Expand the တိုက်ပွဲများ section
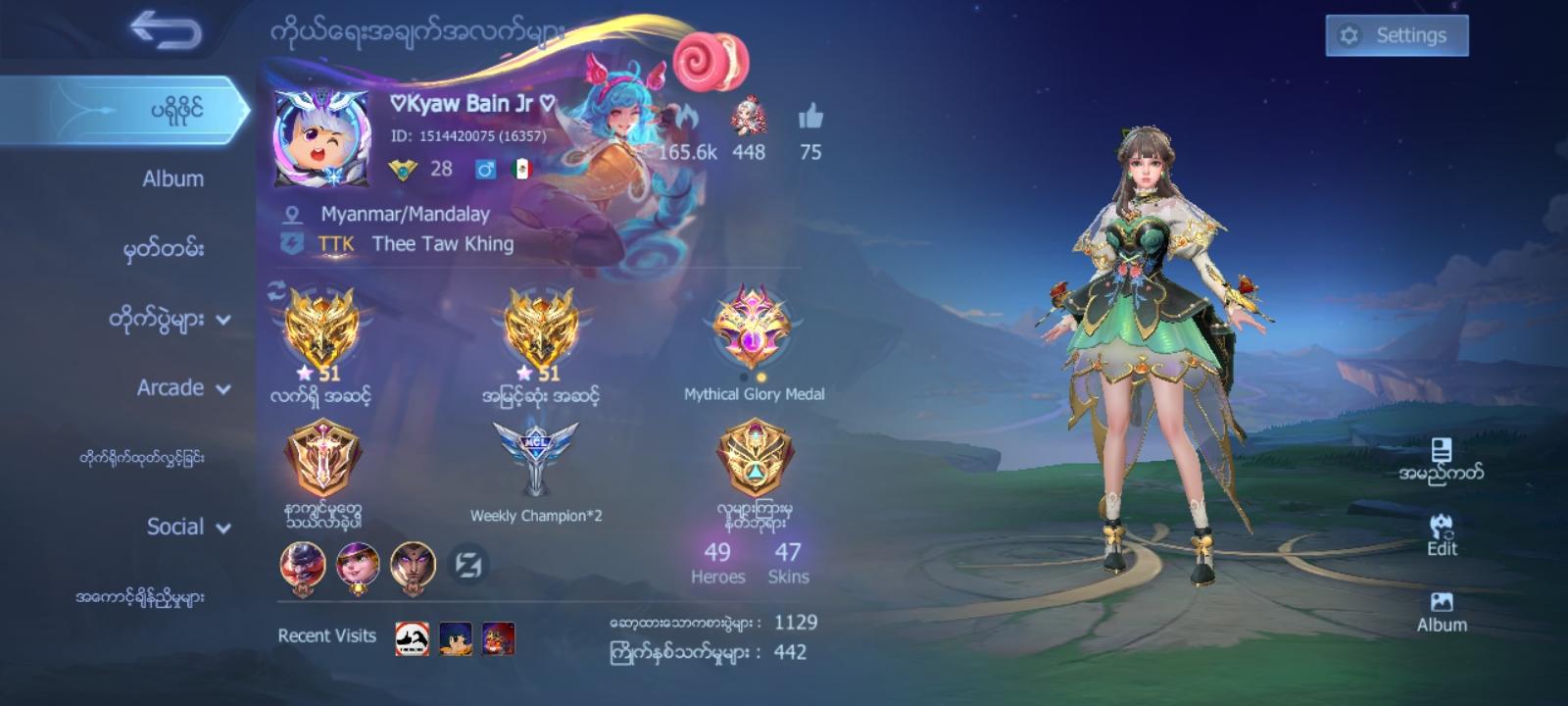This screenshot has height=706, width=1568. tap(171, 318)
